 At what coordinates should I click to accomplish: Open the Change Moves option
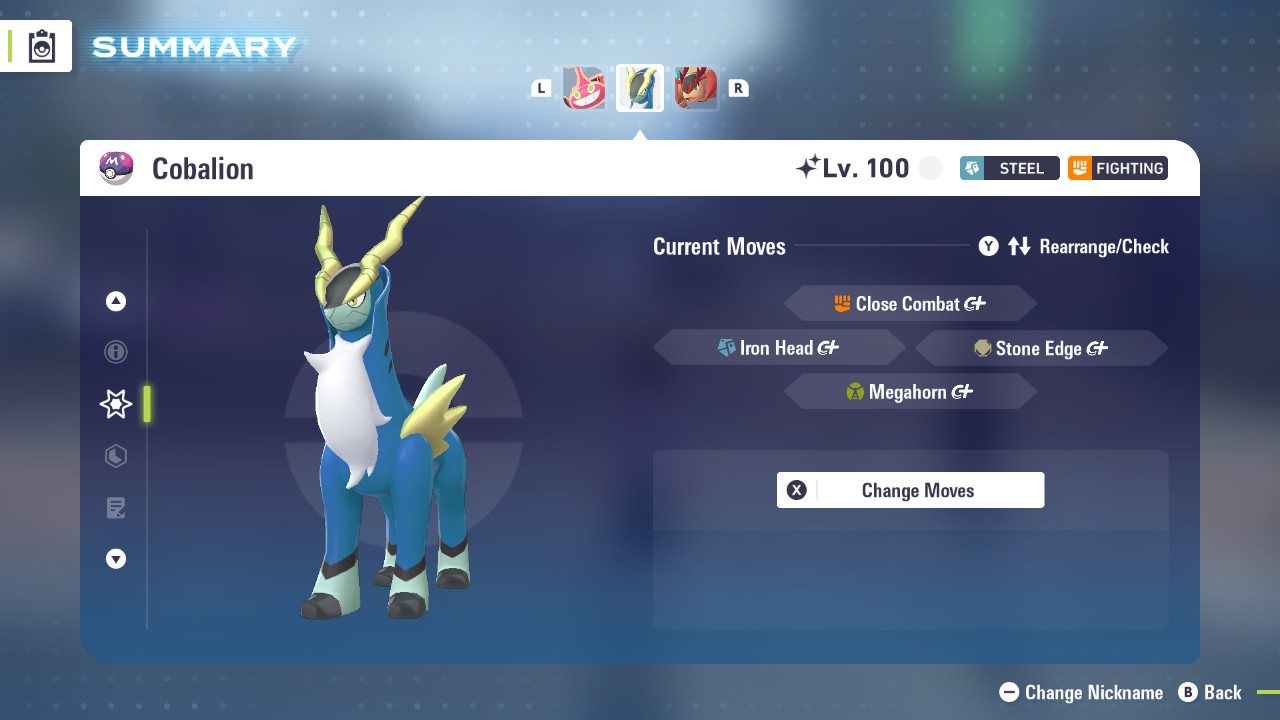(910, 490)
